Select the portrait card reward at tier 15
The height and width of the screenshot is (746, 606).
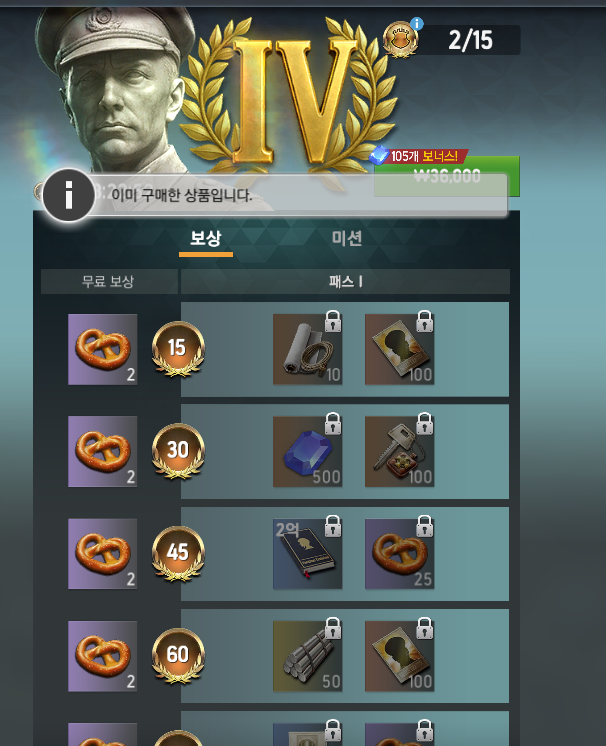coord(399,349)
